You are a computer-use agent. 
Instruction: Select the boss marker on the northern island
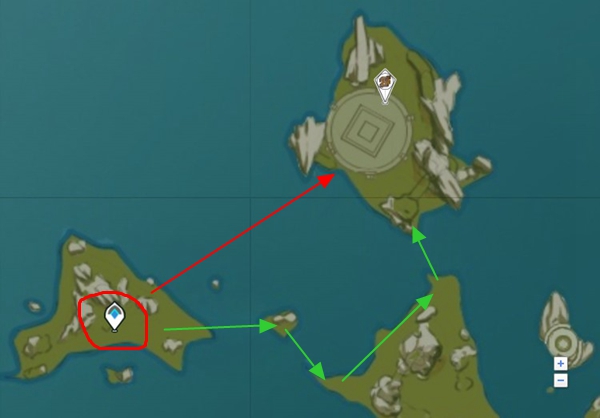(x=384, y=84)
